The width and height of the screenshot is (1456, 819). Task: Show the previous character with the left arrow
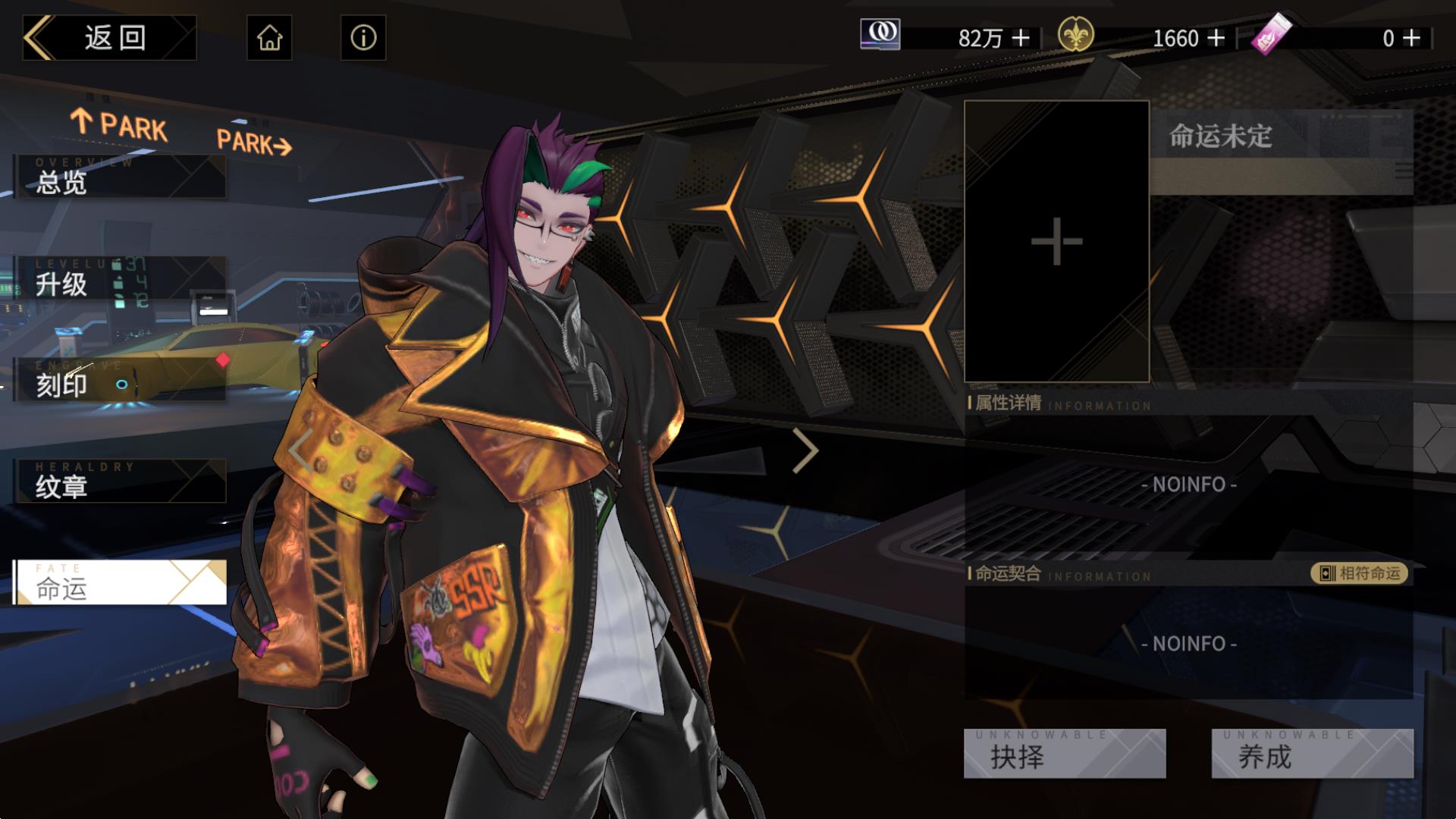coord(300,450)
